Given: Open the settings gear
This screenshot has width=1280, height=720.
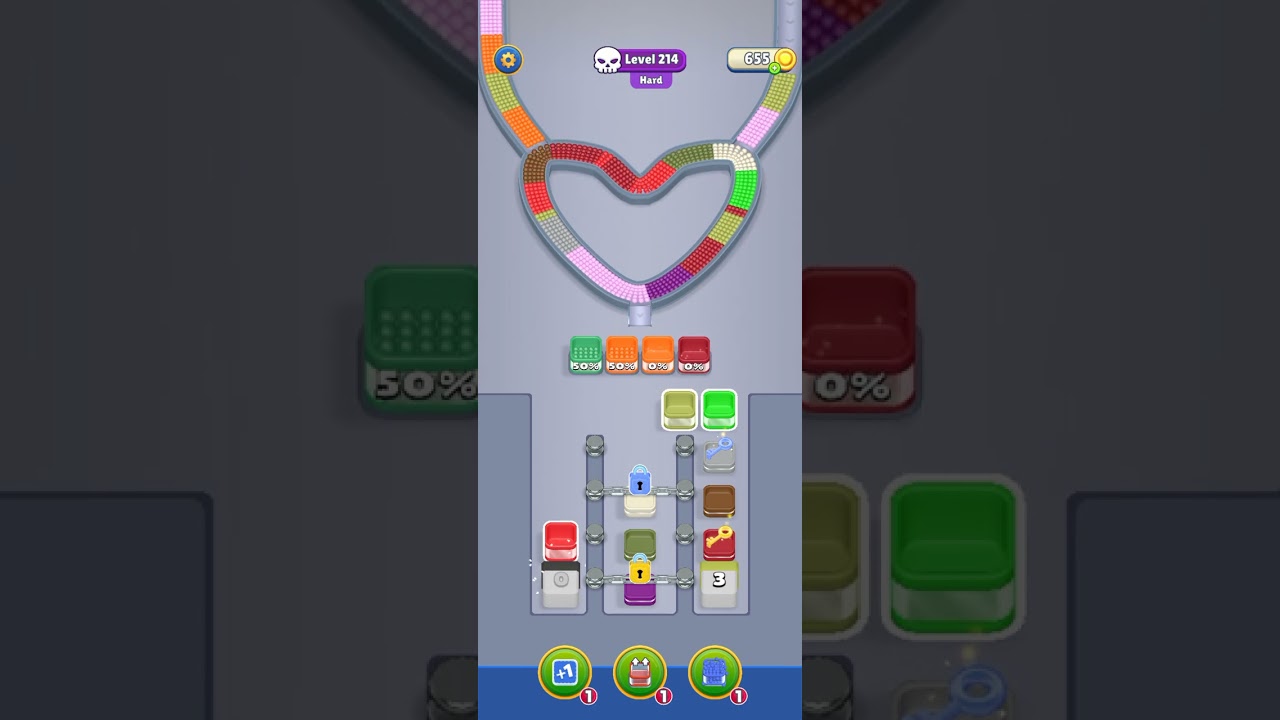Looking at the screenshot, I should pyautogui.click(x=508, y=60).
